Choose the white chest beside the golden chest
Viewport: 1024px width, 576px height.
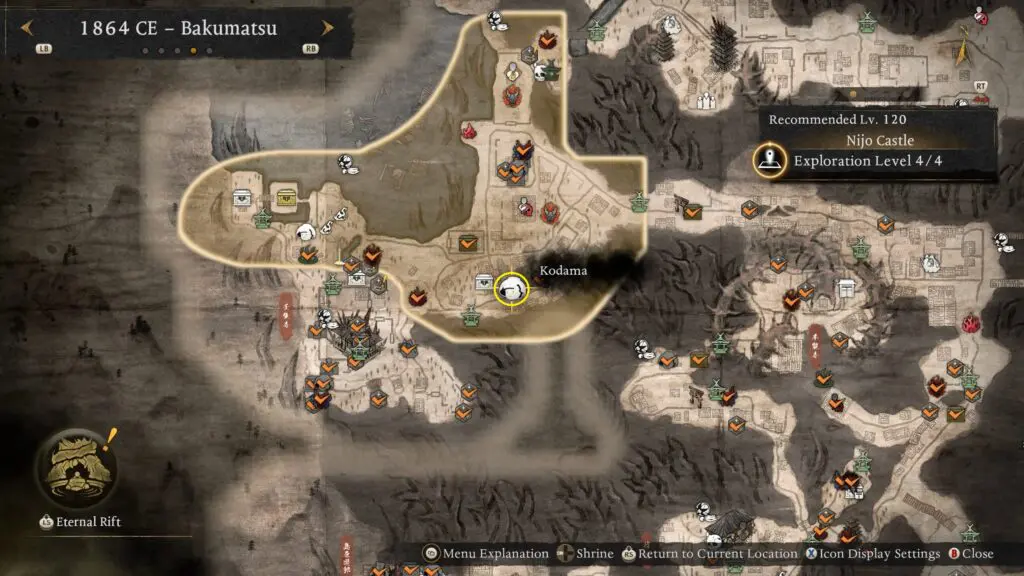[243, 198]
